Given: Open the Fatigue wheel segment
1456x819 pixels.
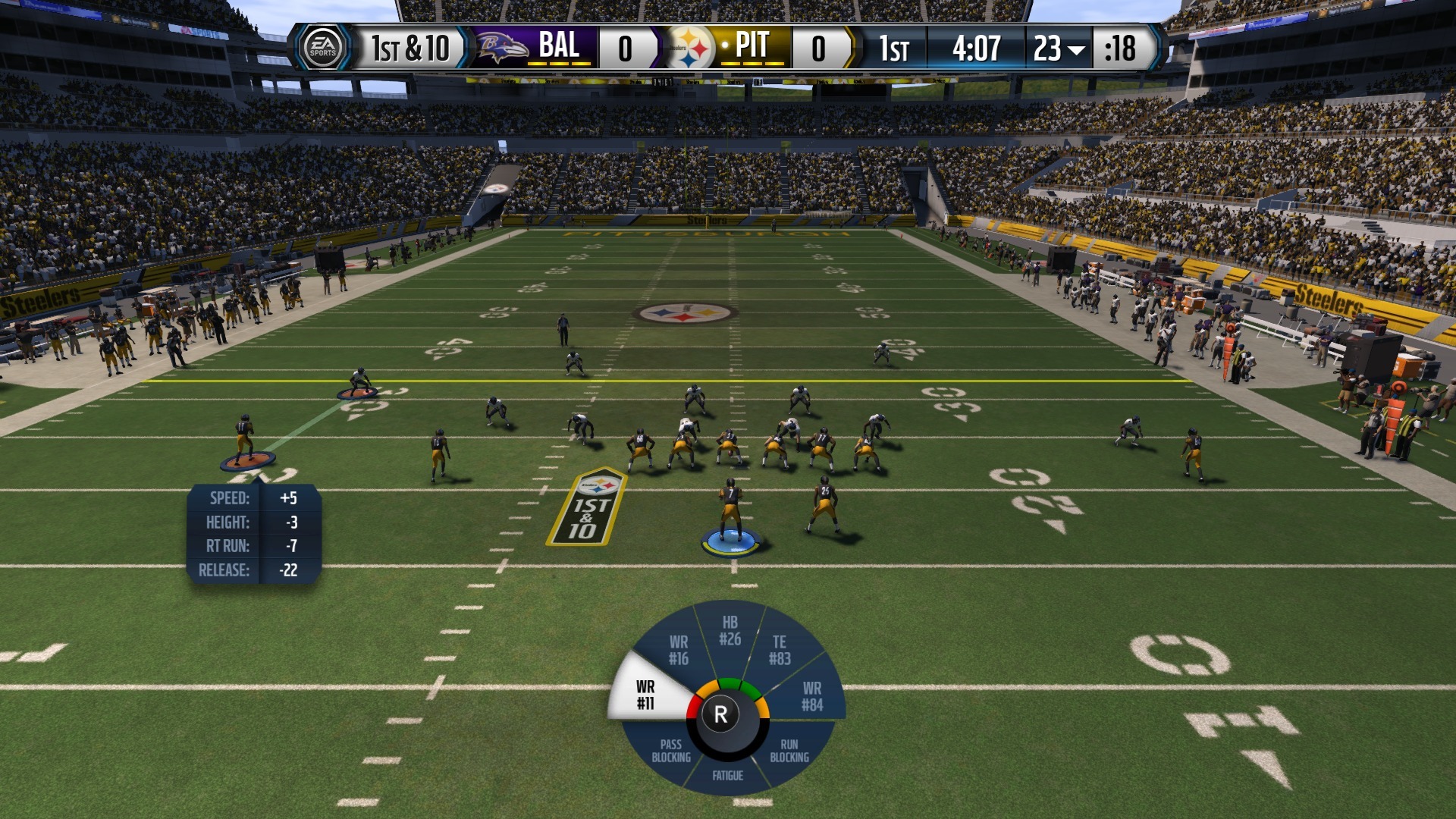Looking at the screenshot, I should pos(727,775).
